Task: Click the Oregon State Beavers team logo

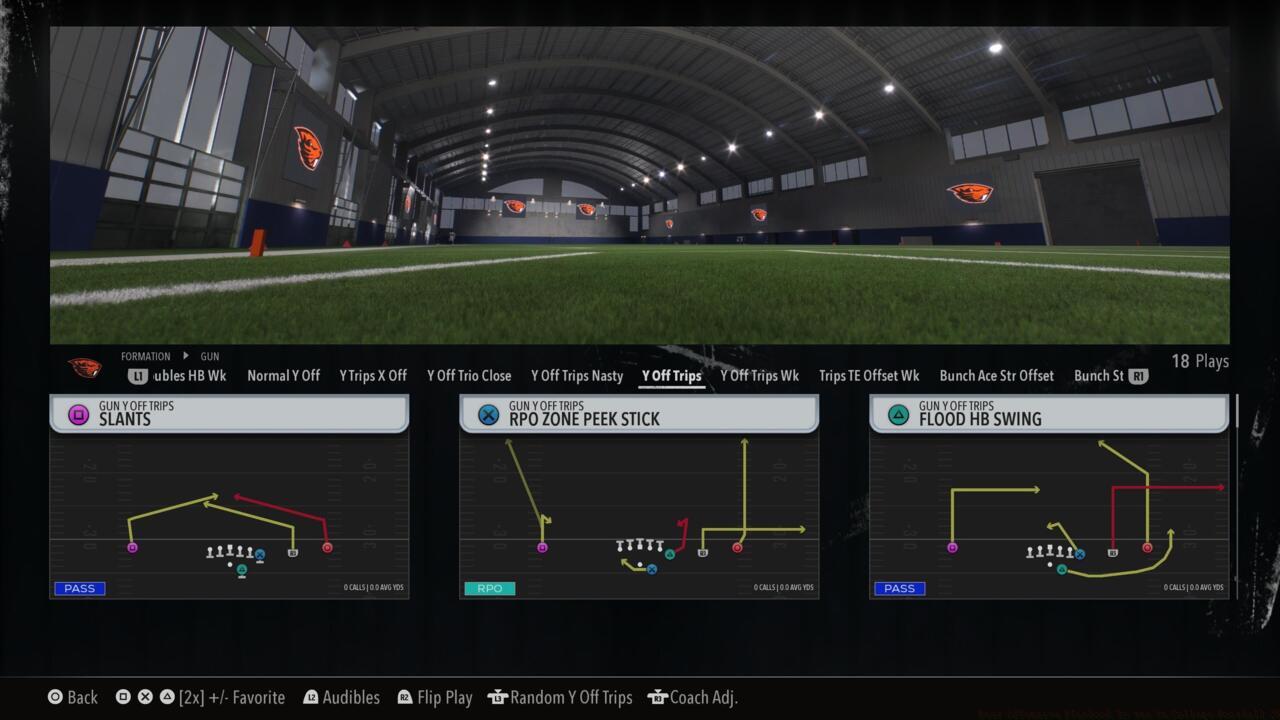Action: tap(85, 366)
